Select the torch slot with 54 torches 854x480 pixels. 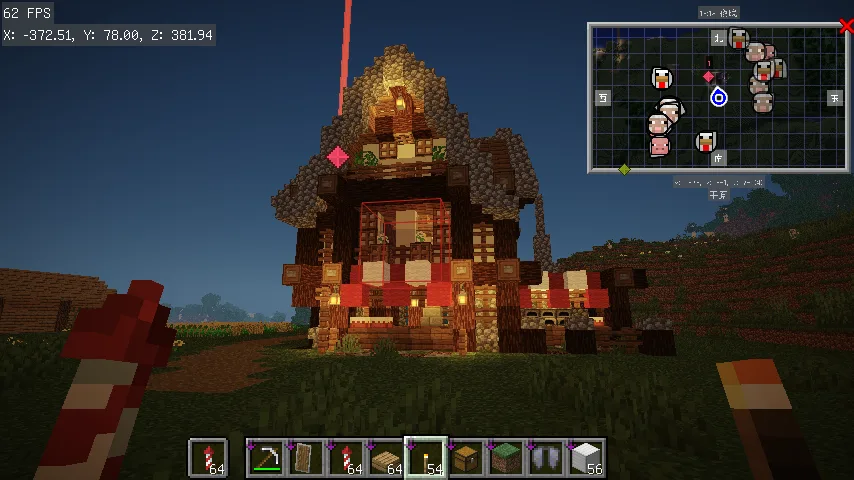pyautogui.click(x=425, y=459)
